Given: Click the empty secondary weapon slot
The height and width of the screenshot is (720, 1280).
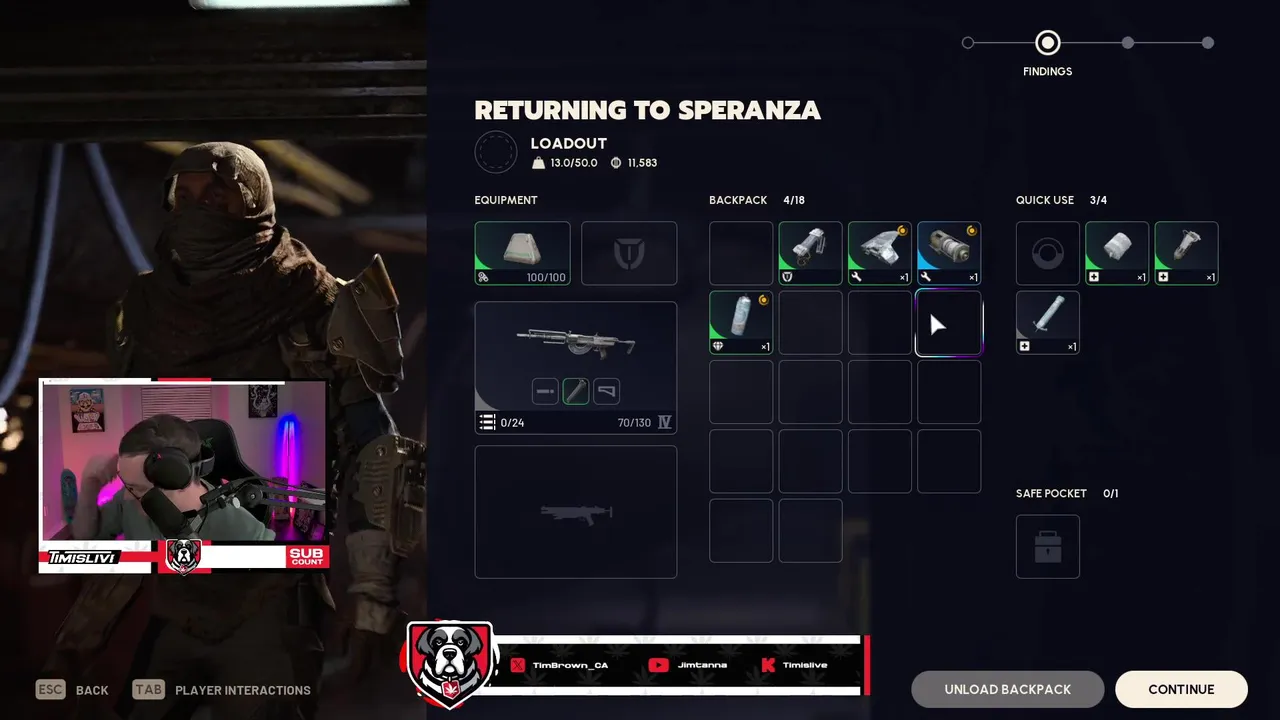Looking at the screenshot, I should (x=575, y=512).
